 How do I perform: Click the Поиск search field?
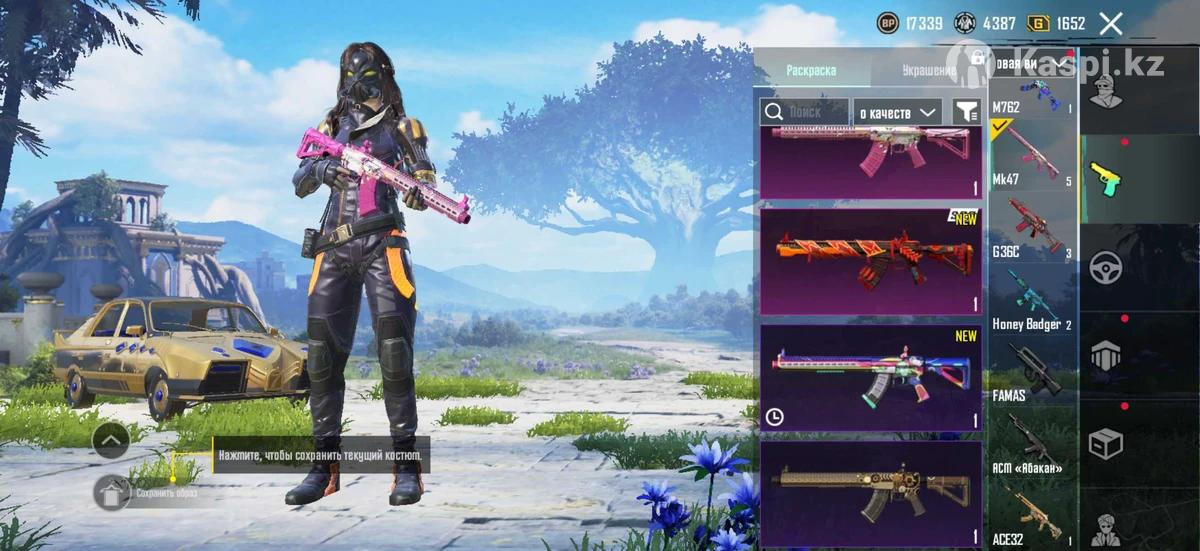[805, 112]
